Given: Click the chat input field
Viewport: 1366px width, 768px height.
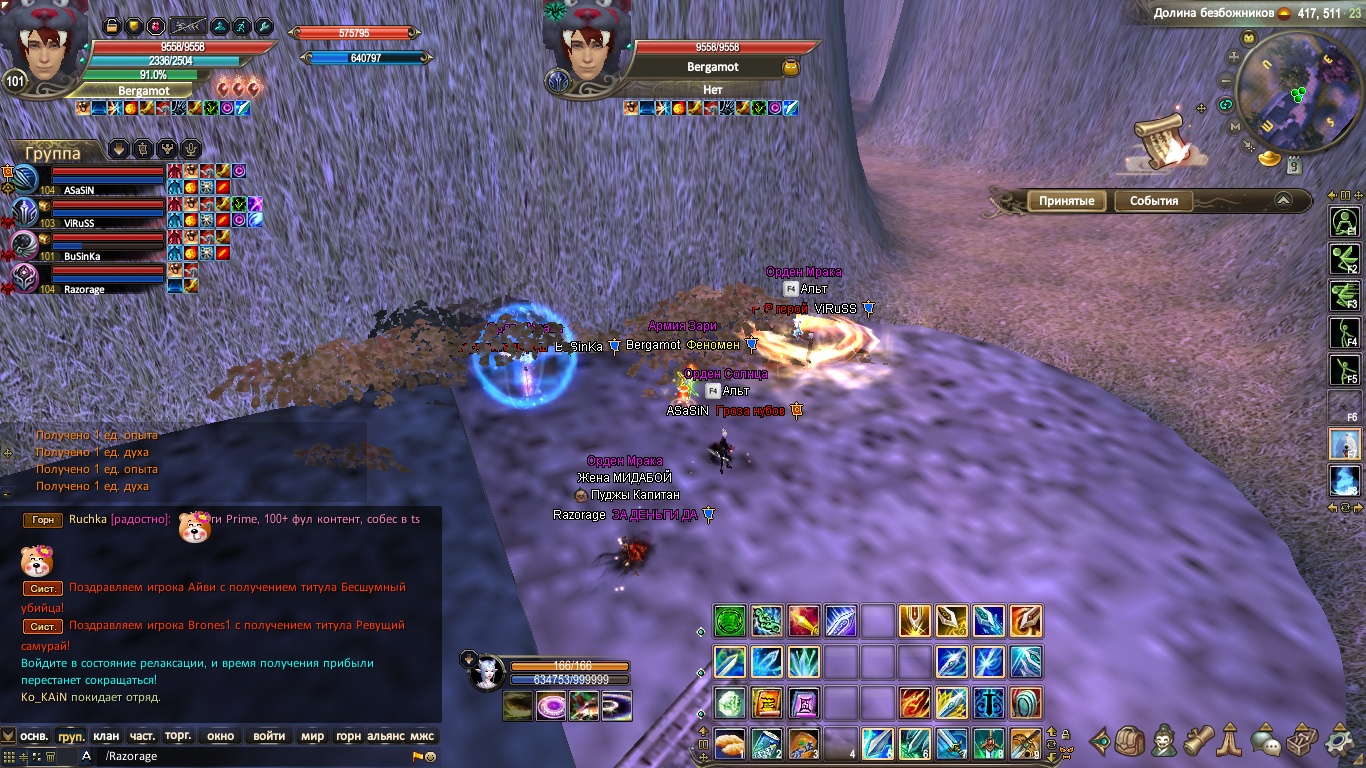Looking at the screenshot, I should point(250,757).
